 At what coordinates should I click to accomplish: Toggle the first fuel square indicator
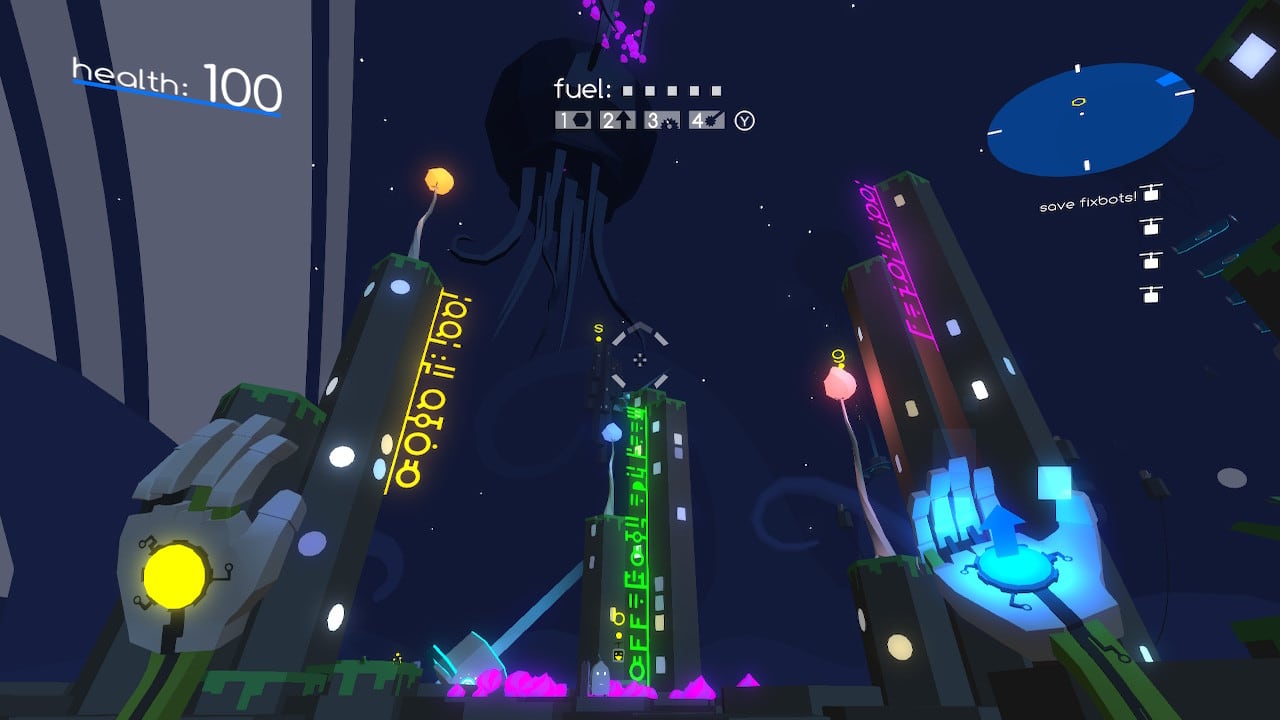pos(628,90)
